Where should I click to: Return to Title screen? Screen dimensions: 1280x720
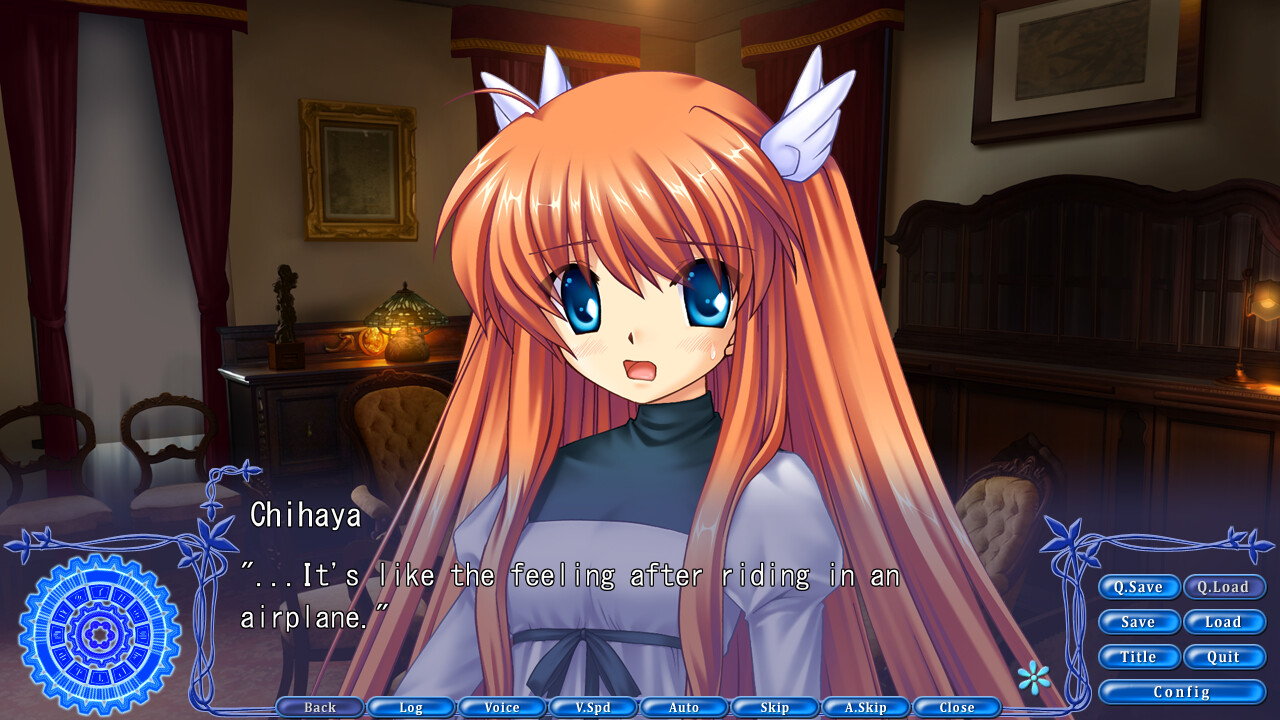tap(1139, 657)
